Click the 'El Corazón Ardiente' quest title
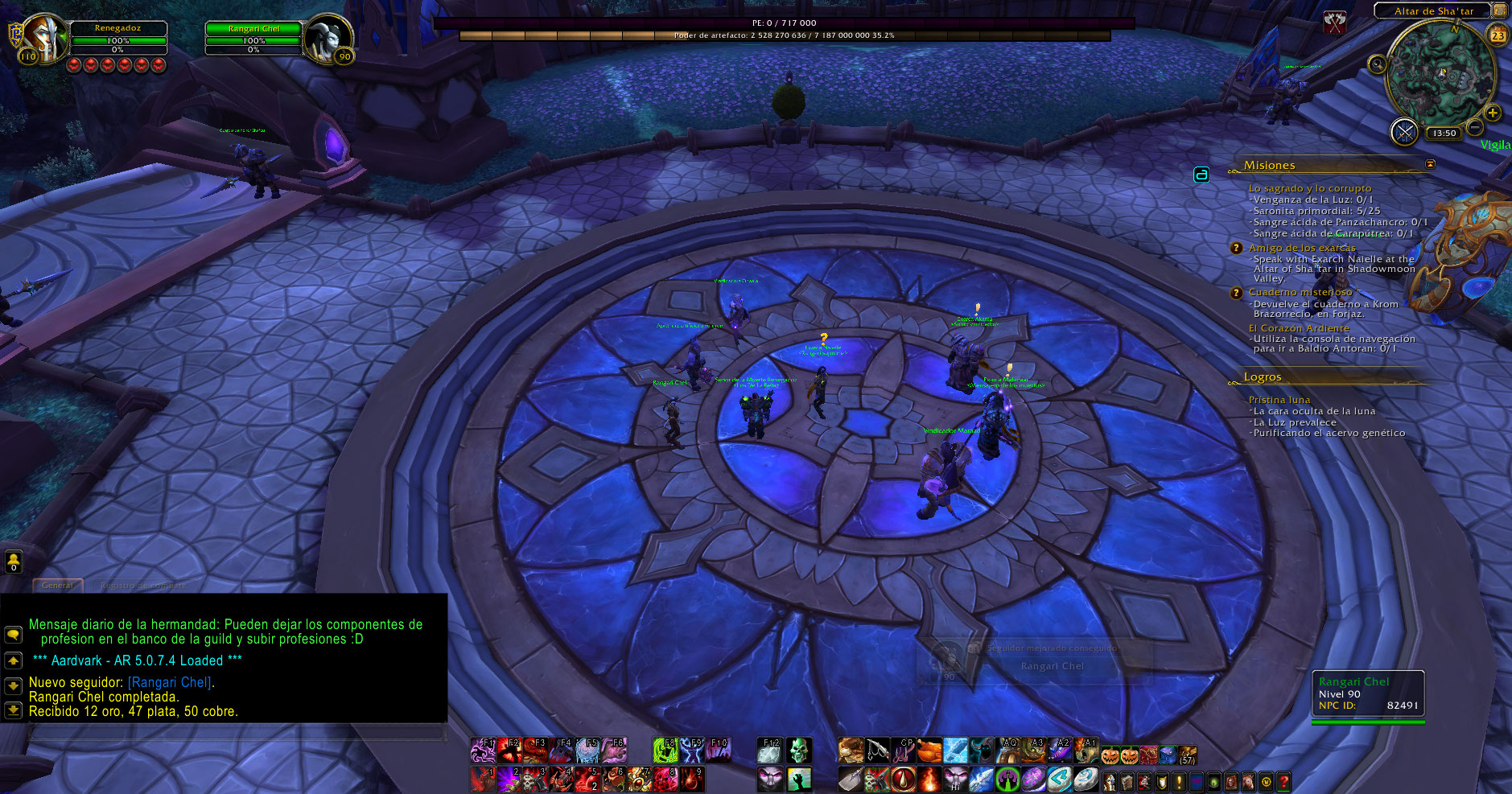Viewport: 1512px width, 794px height. click(1299, 328)
